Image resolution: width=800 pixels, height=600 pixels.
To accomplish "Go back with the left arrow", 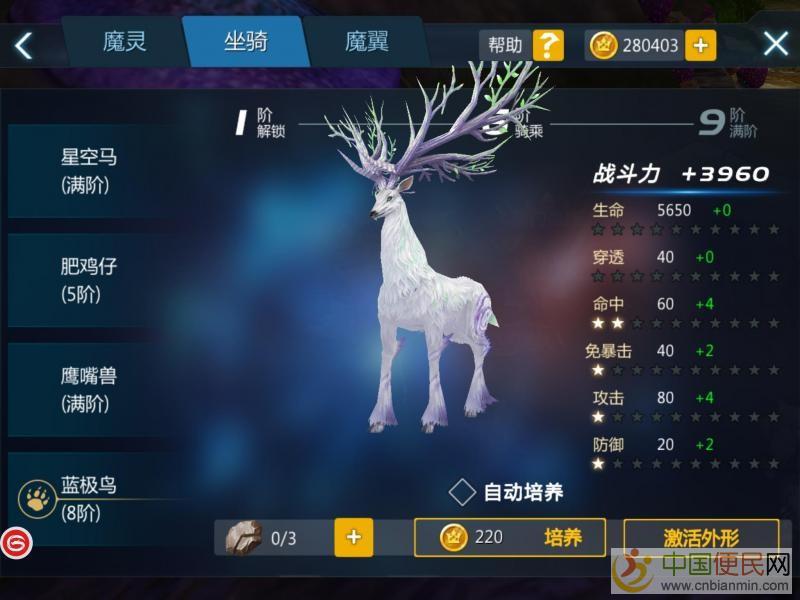I will pyautogui.click(x=23, y=44).
